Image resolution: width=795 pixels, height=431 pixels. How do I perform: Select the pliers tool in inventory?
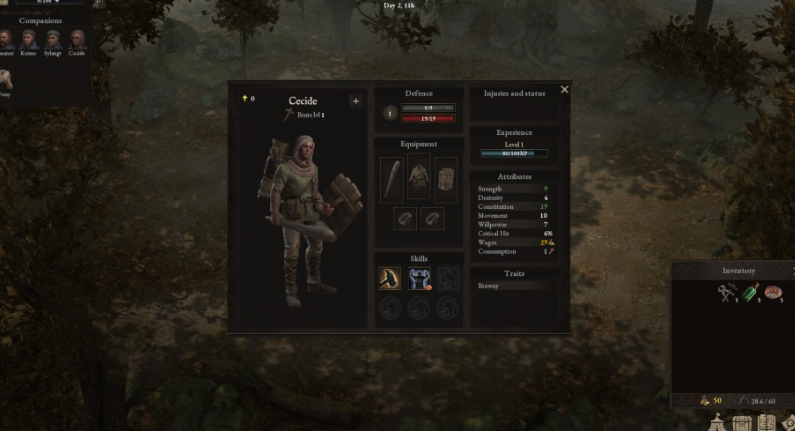[725, 292]
